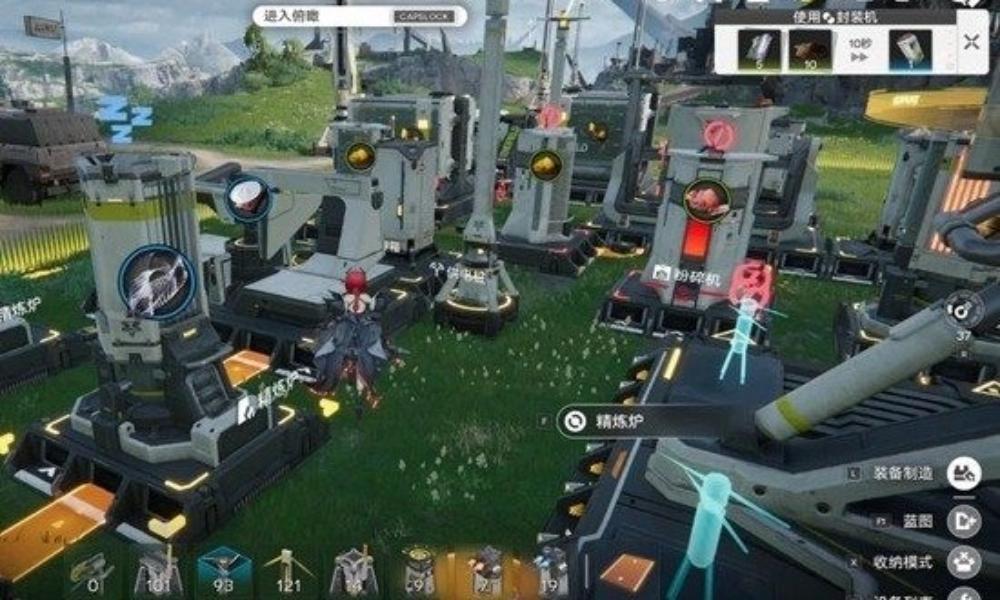Select the first ingredient slot holding 5 items
The image size is (1000, 600).
coord(759,50)
